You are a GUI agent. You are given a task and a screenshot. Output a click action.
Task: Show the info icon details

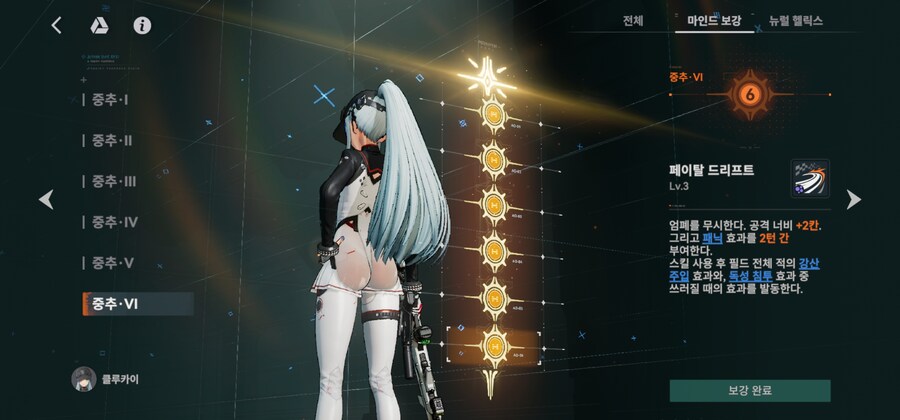[142, 25]
